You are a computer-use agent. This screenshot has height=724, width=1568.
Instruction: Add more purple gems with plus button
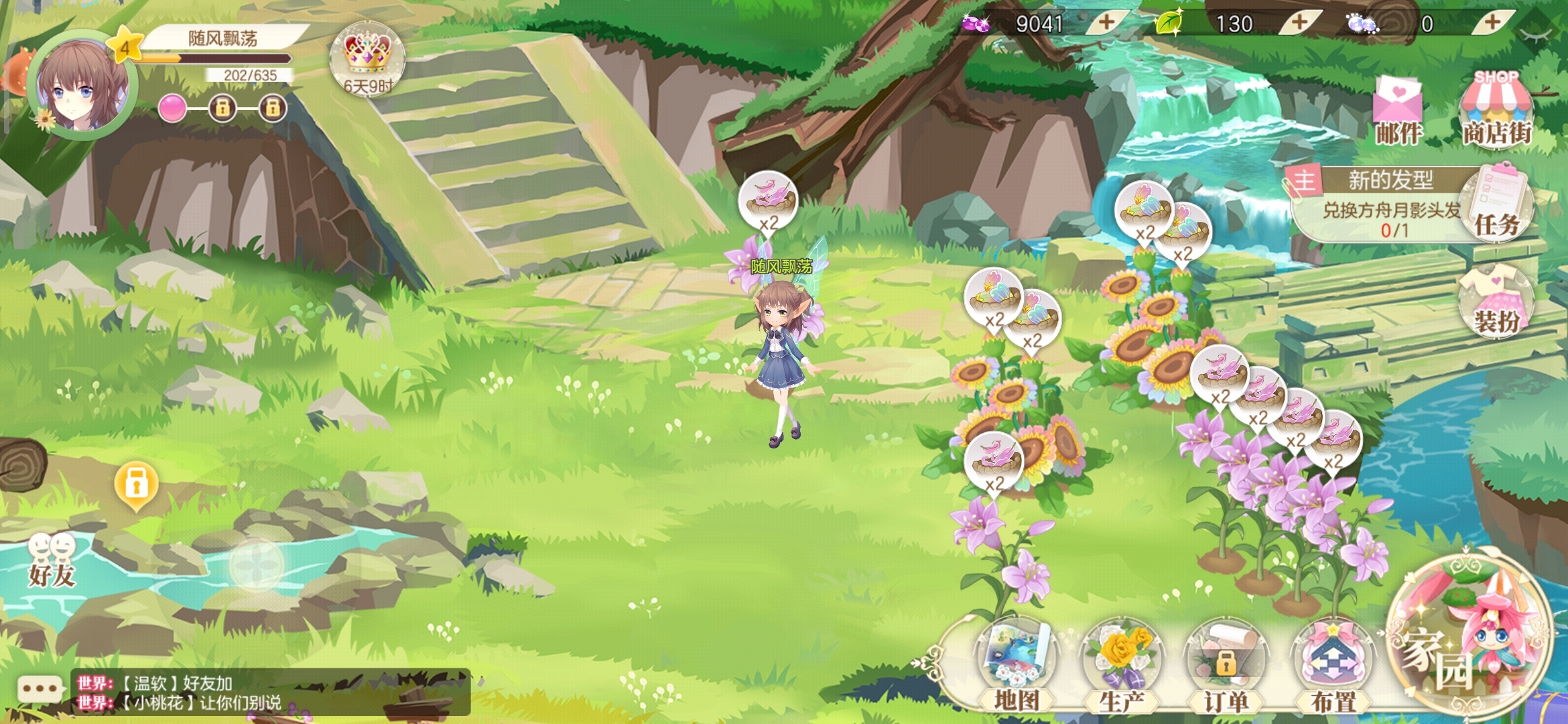(1106, 23)
